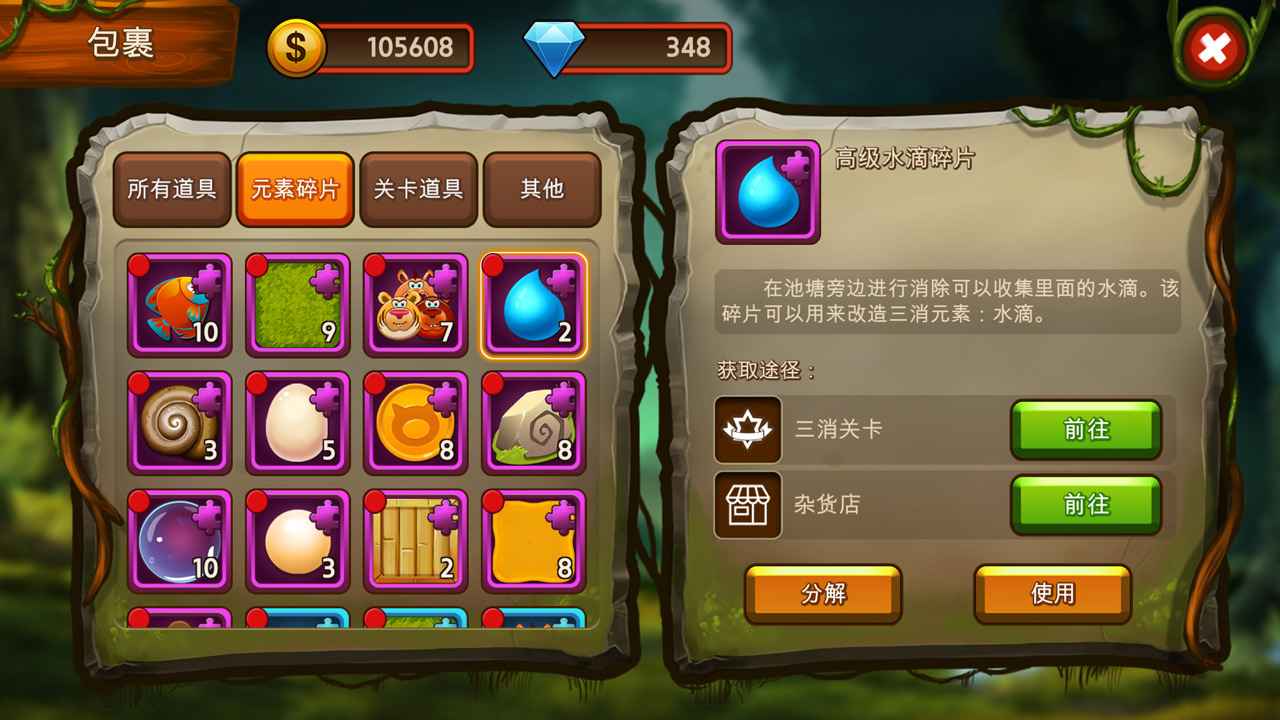Switch to the 其他 tab
The height and width of the screenshot is (720, 1280).
pos(542,190)
